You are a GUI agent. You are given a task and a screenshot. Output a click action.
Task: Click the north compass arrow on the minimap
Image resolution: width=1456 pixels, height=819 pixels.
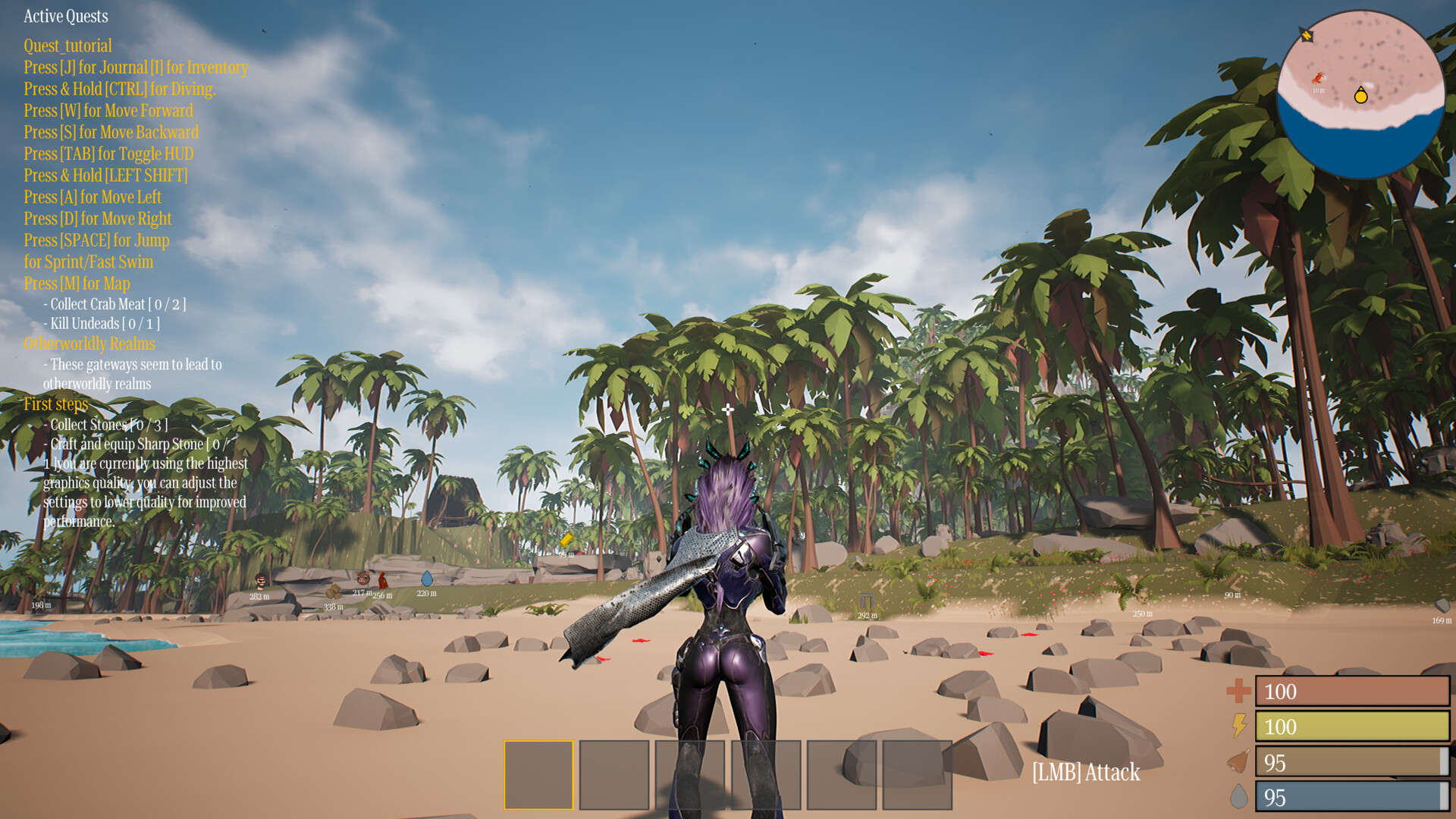click(x=1307, y=36)
